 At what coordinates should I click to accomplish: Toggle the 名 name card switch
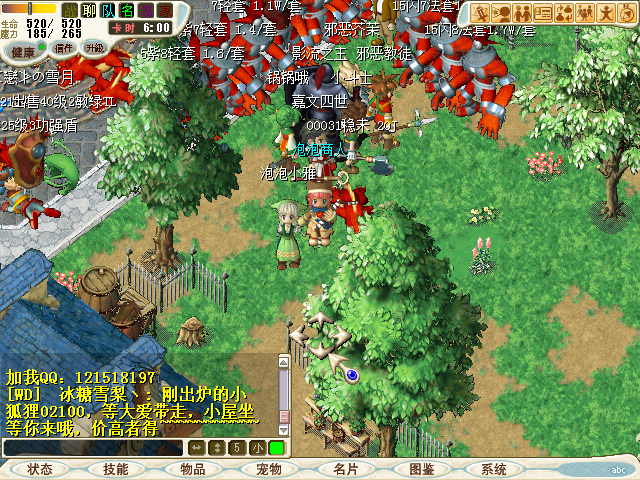click(x=127, y=10)
